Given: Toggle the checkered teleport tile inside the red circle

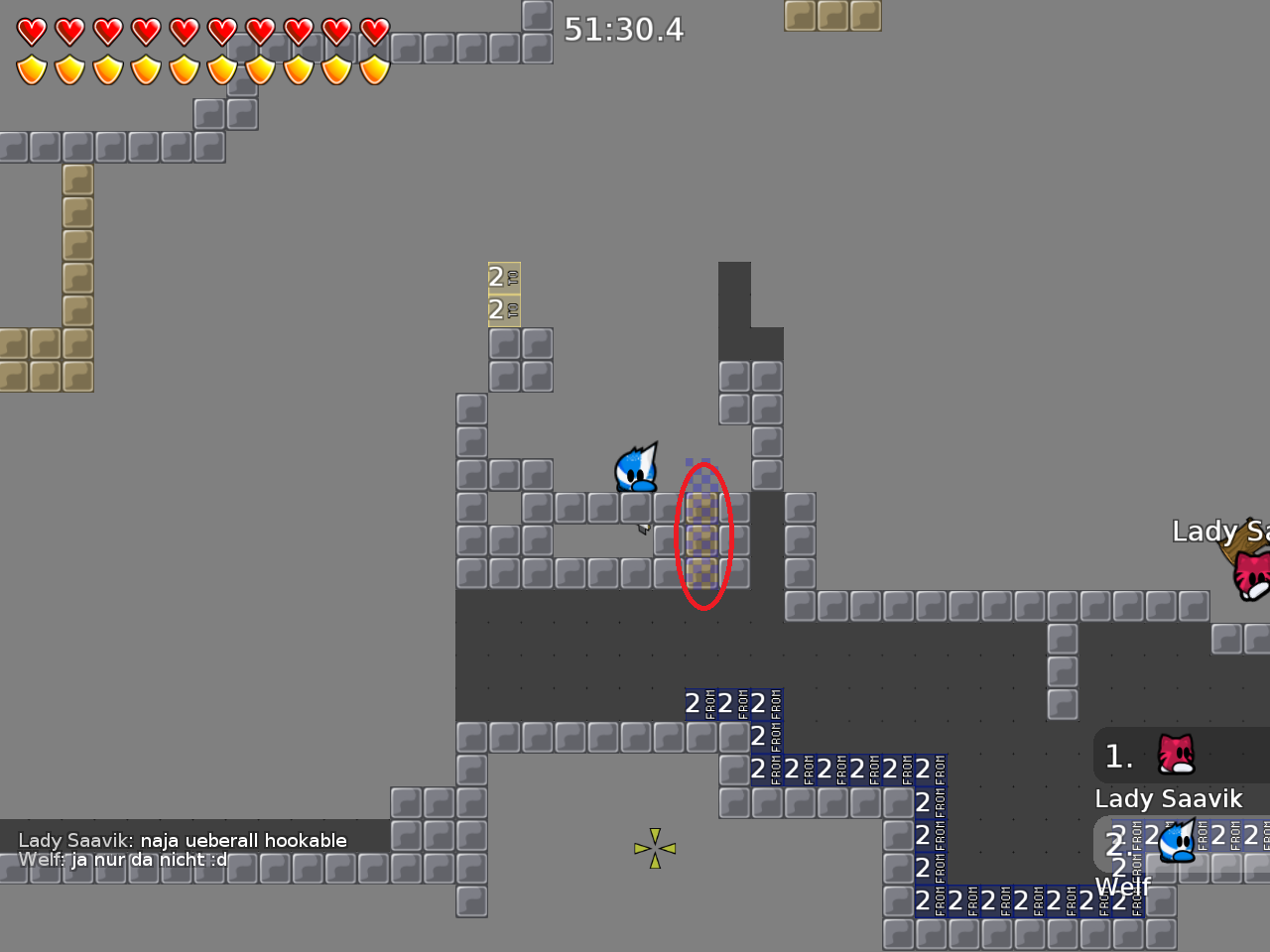Looking at the screenshot, I should [701, 538].
